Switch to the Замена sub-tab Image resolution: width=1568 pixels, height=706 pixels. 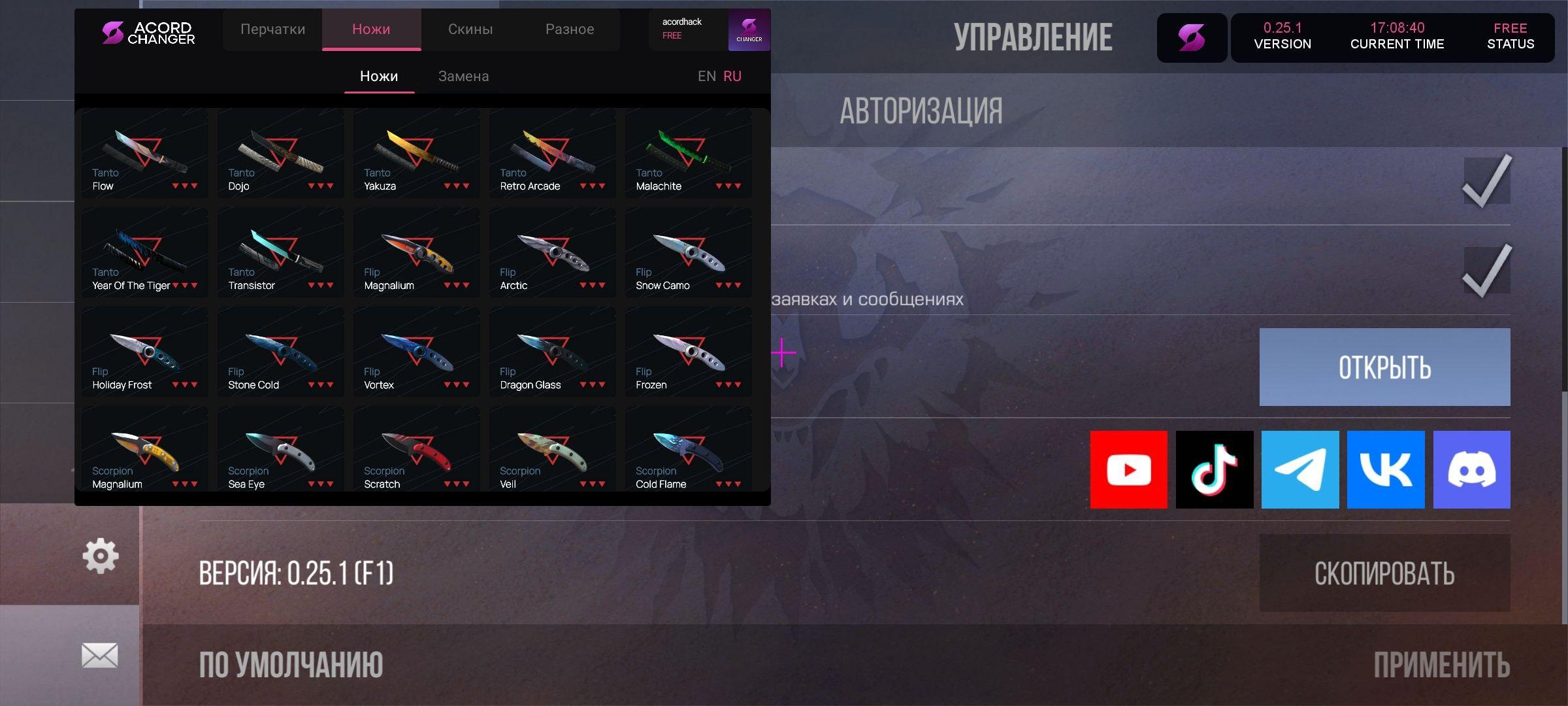[463, 76]
